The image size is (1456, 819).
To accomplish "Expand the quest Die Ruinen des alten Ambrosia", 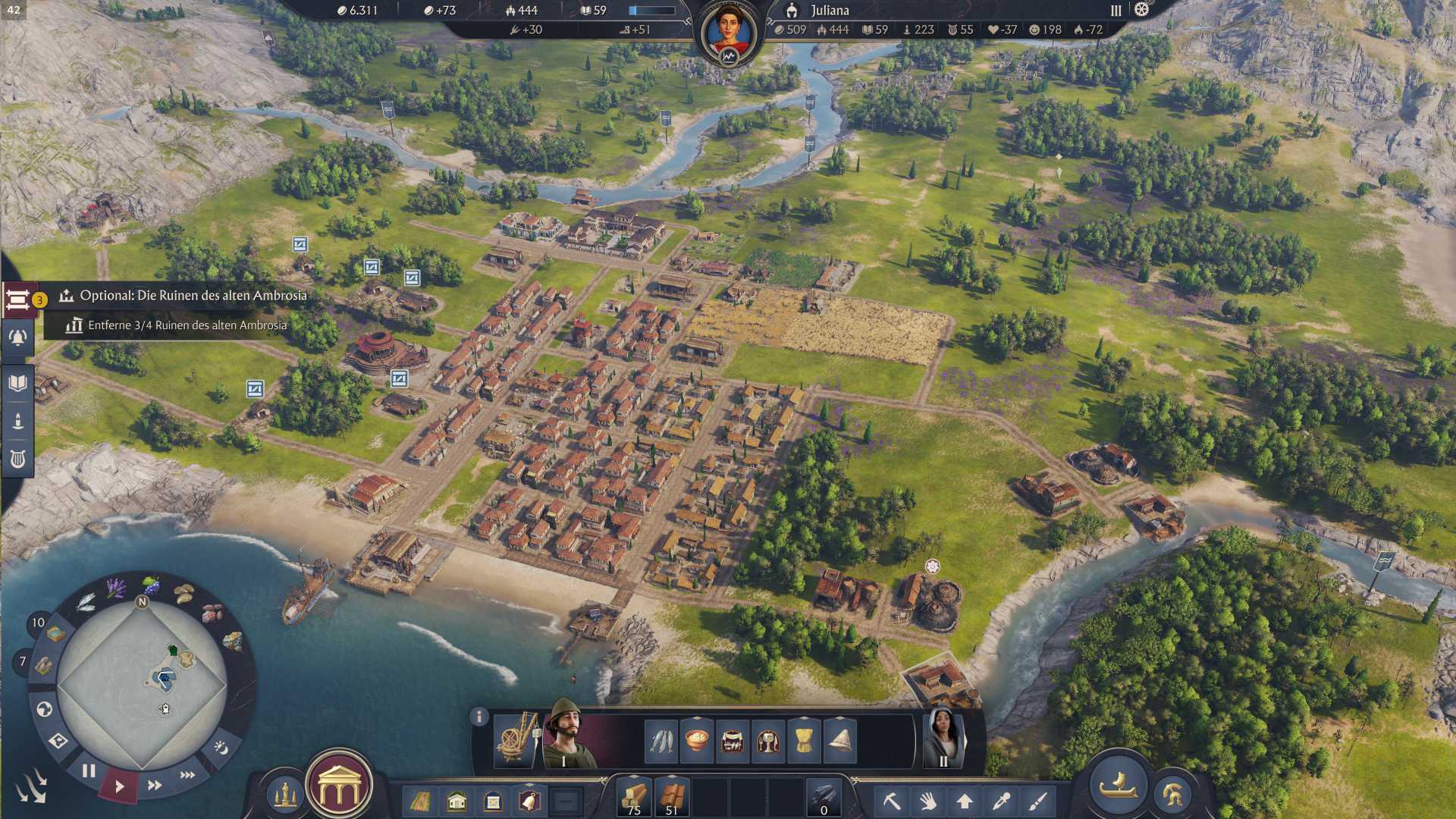I will (x=190, y=298).
